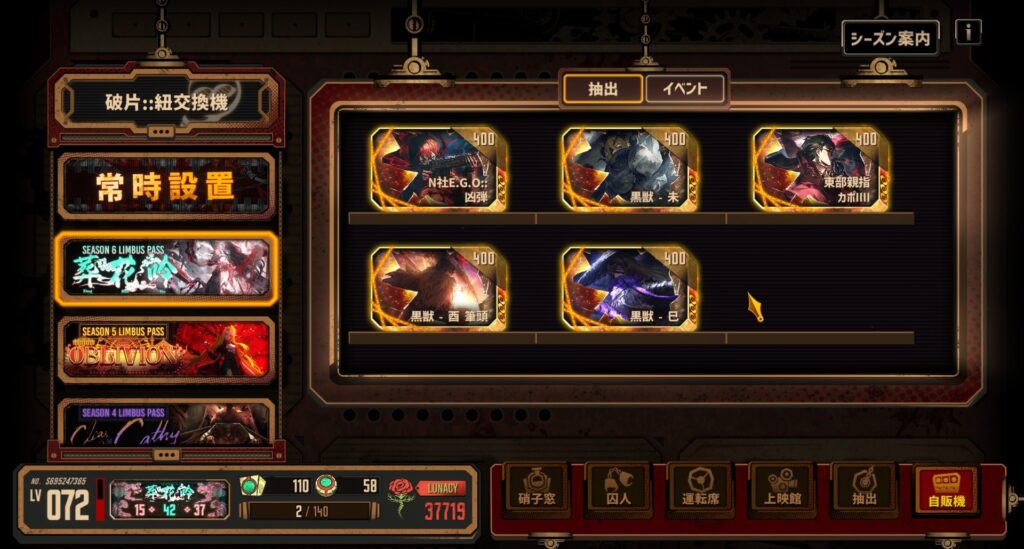Switch to the イベント tab

pyautogui.click(x=685, y=89)
